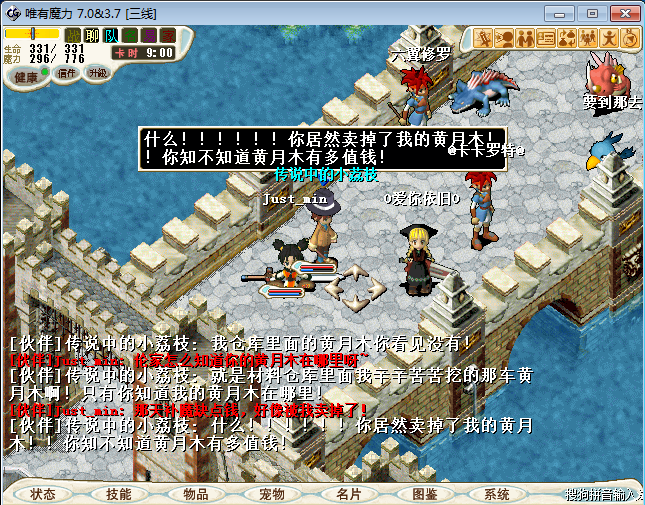Toggle the 聊 chat mode button
The image size is (645, 505).
(92, 36)
